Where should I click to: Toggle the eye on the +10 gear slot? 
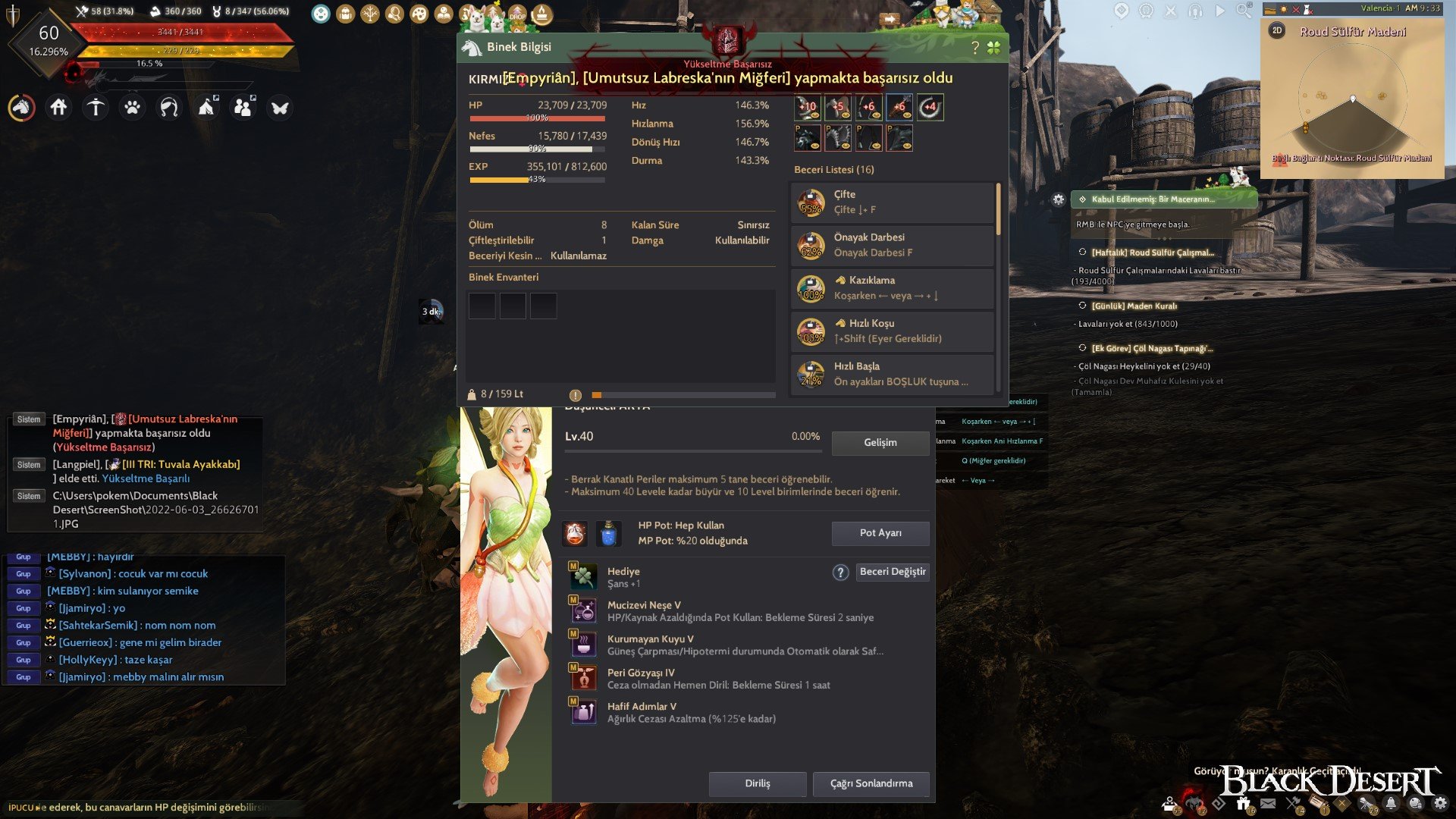tap(815, 115)
